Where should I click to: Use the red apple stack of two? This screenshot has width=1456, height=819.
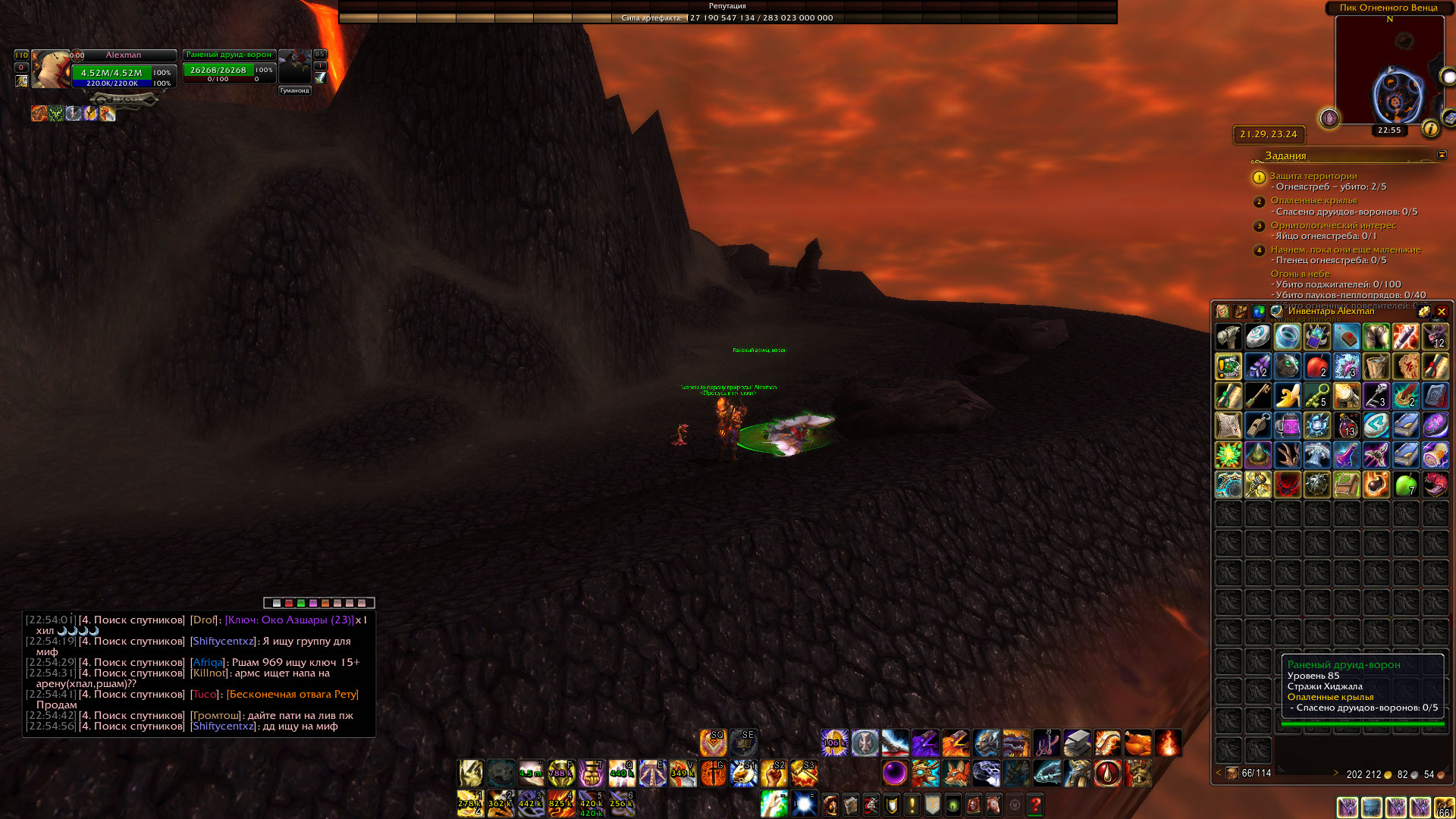[x=1317, y=366]
